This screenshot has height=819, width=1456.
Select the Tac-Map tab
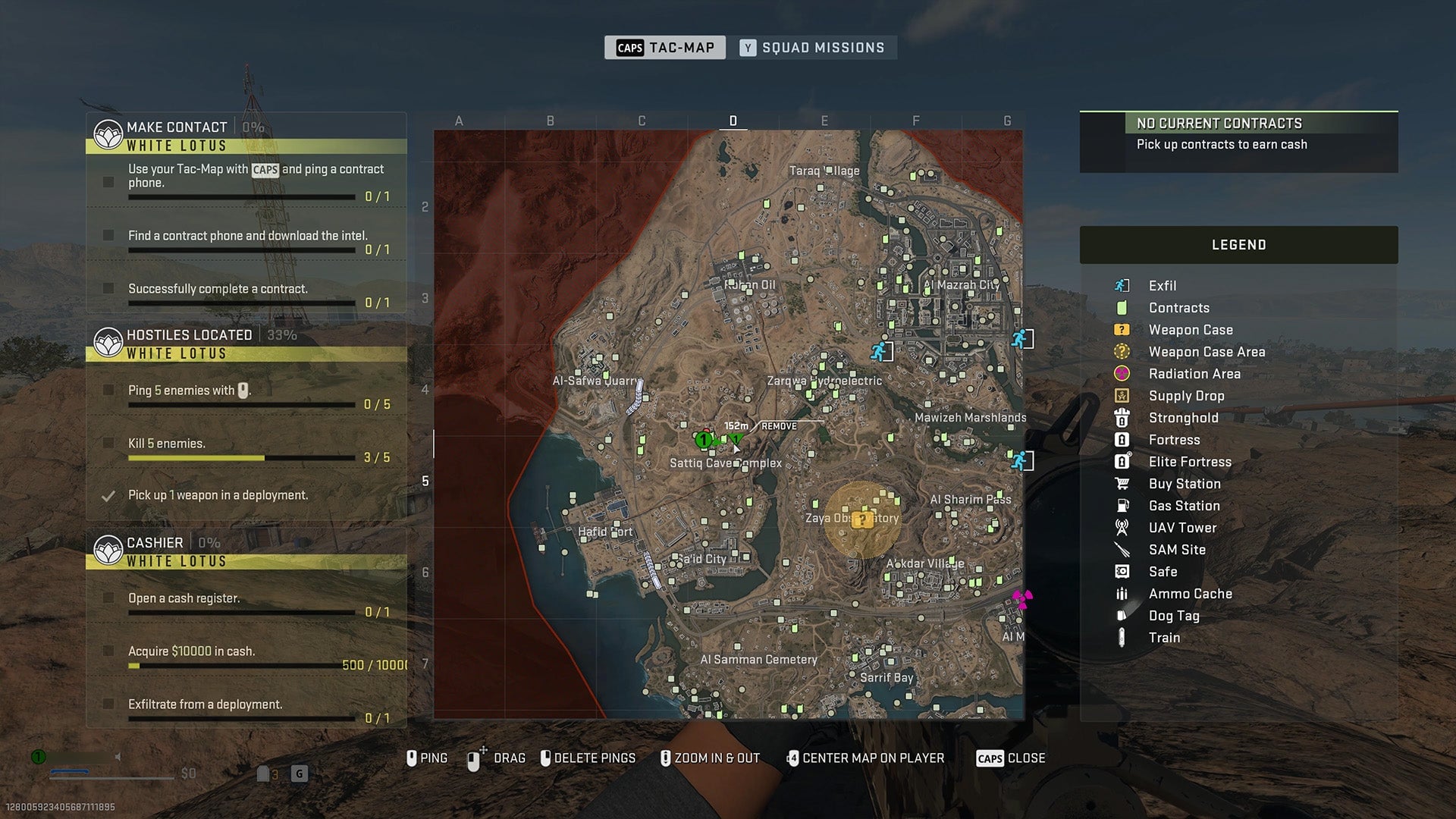click(665, 47)
